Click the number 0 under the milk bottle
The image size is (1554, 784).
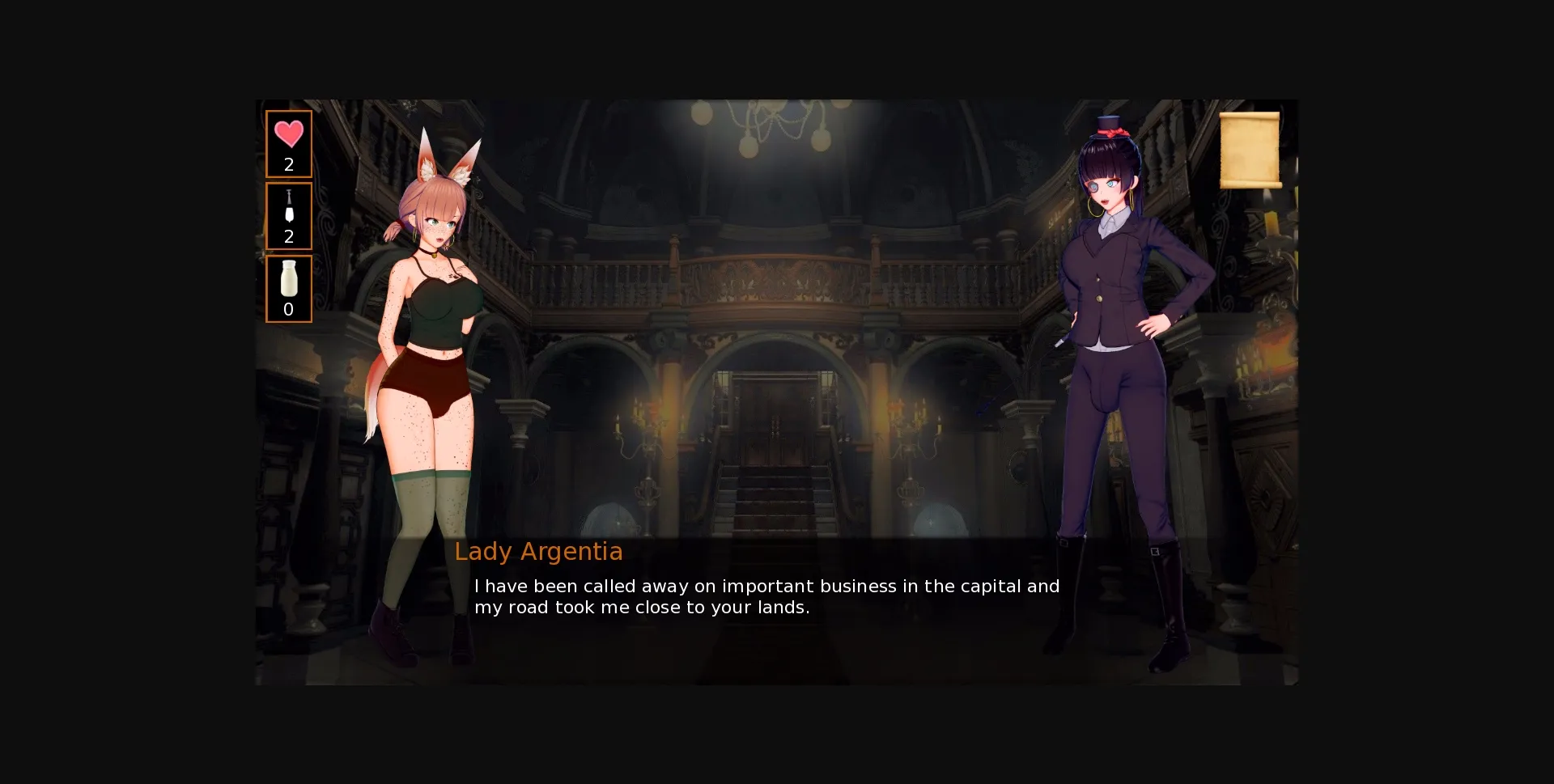point(288,309)
